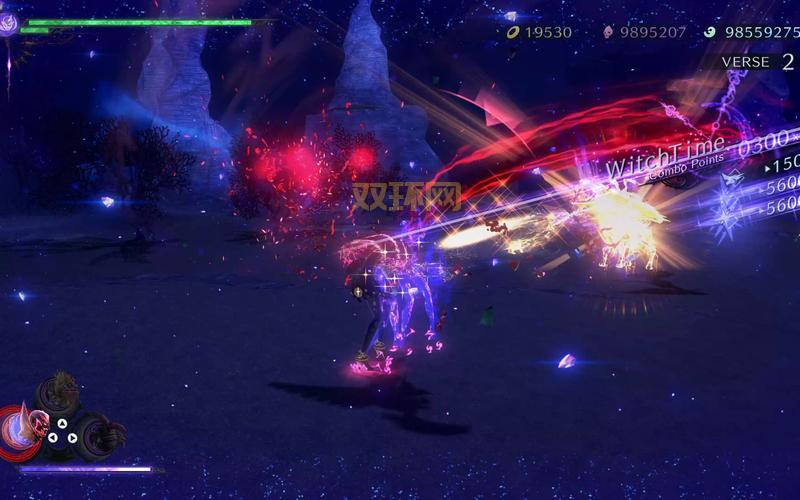
Task: Switch to the dimmed right-hand demon slot
Action: 102,432
